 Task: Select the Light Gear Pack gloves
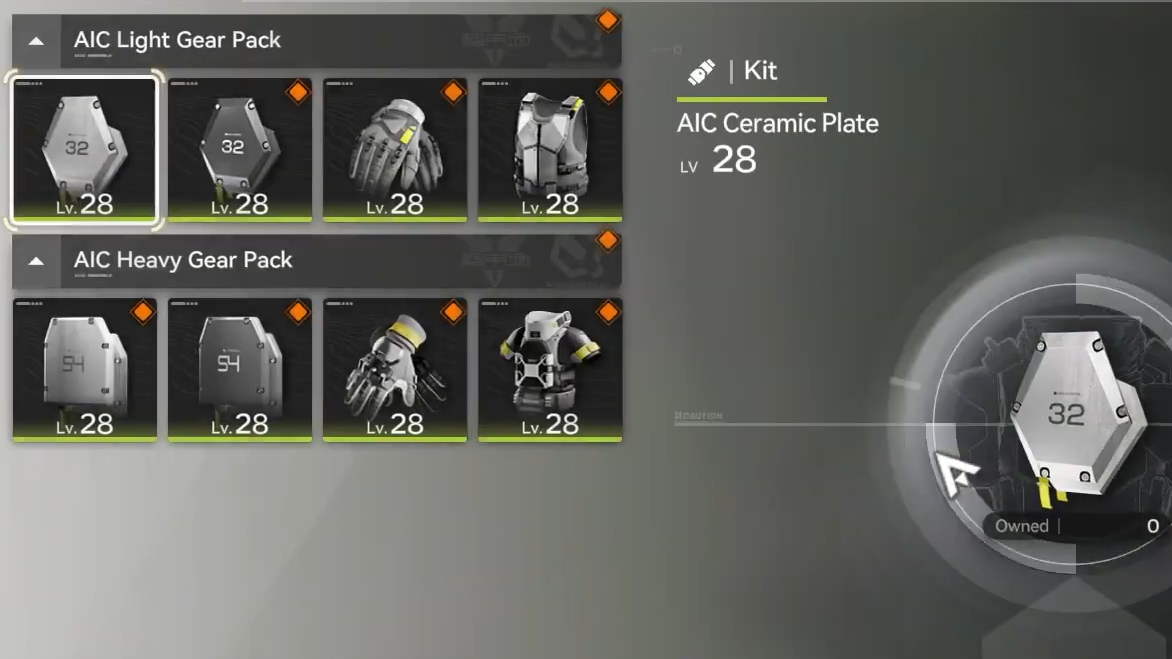click(395, 149)
